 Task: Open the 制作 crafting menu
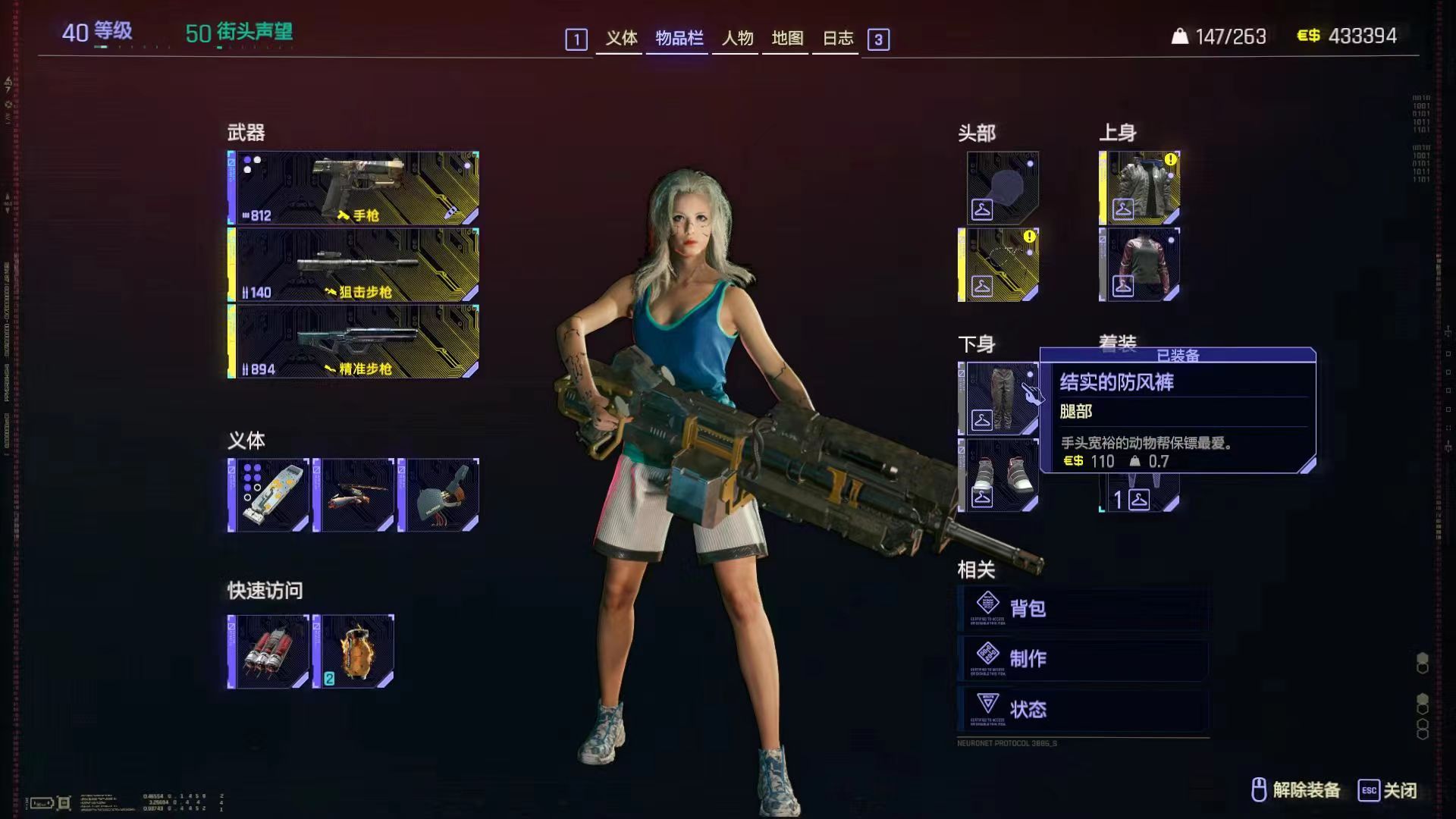pyautogui.click(x=1083, y=658)
